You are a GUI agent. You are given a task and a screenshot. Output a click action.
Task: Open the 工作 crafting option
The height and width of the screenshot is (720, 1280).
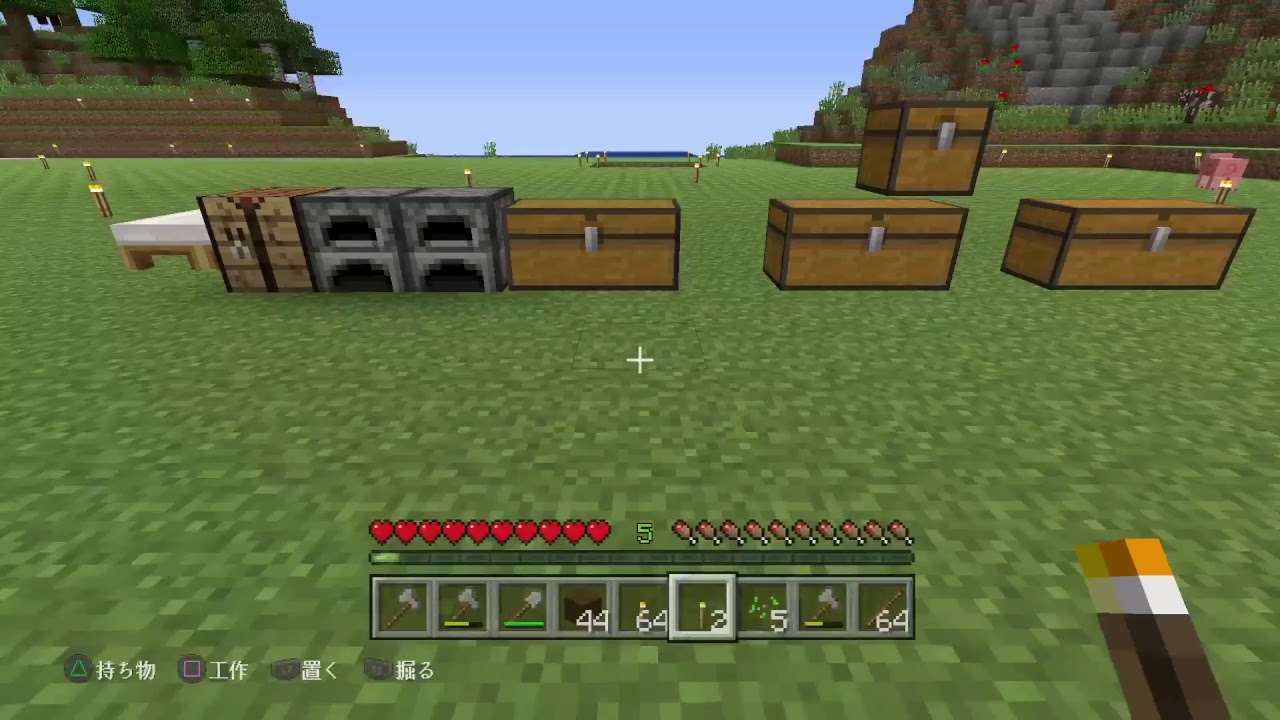231,670
